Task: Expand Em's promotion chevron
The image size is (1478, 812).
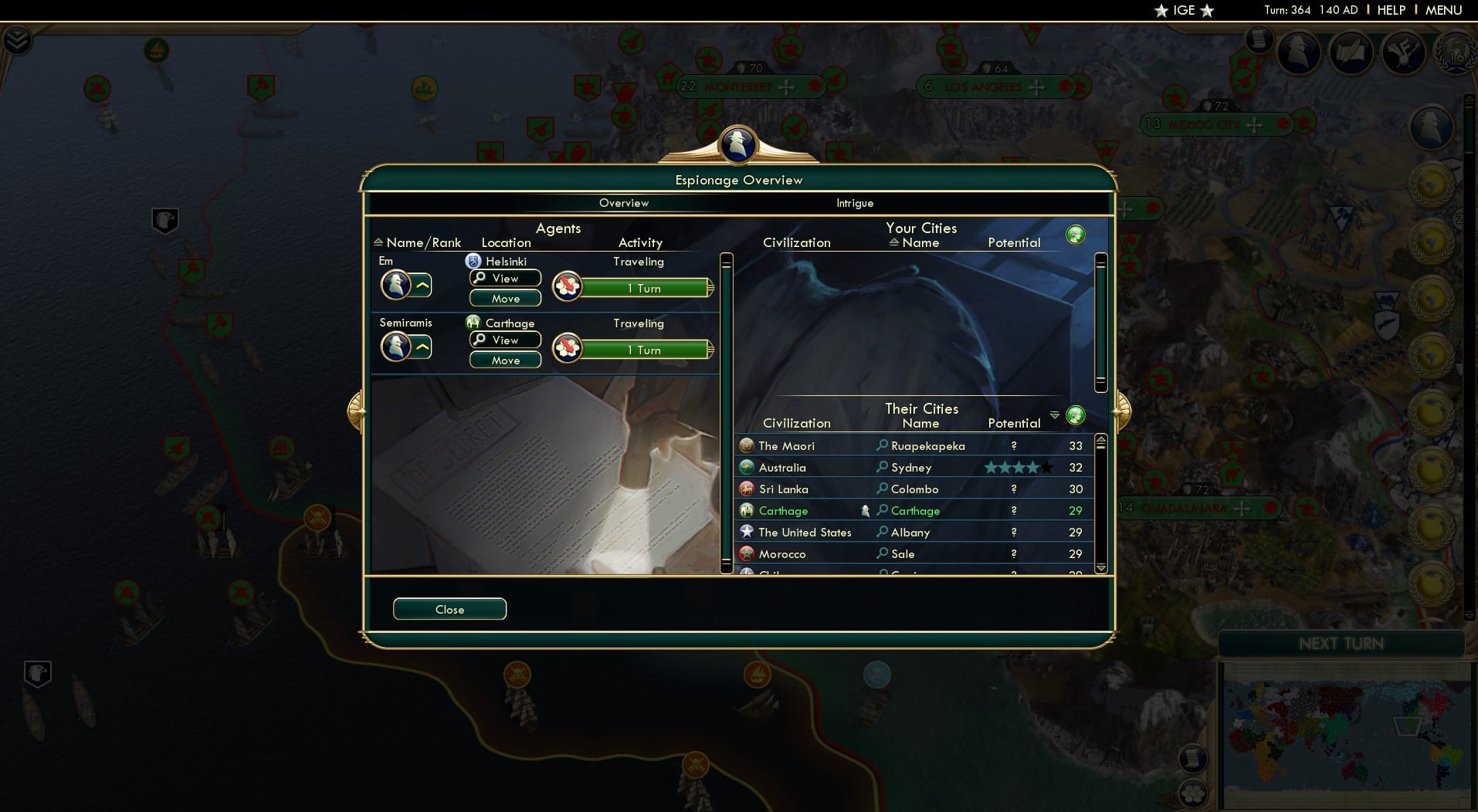Action: [423, 285]
